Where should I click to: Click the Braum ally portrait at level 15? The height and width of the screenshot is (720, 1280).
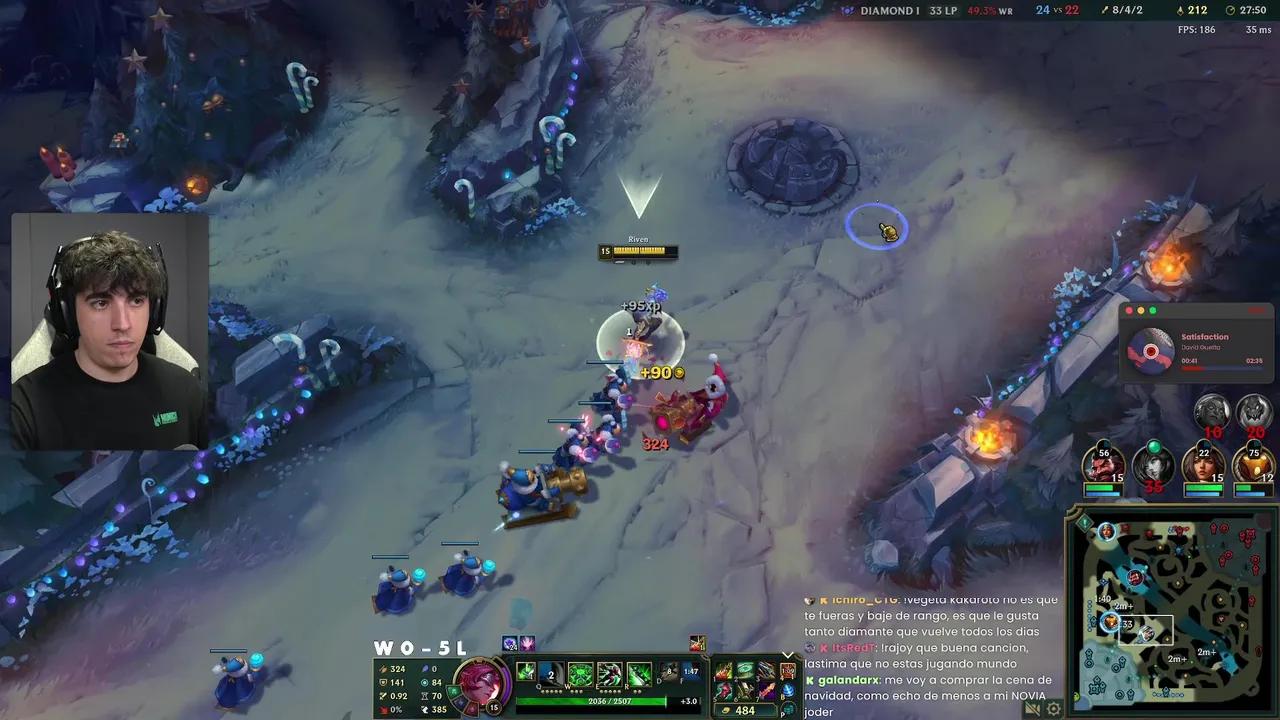pyautogui.click(x=1105, y=465)
